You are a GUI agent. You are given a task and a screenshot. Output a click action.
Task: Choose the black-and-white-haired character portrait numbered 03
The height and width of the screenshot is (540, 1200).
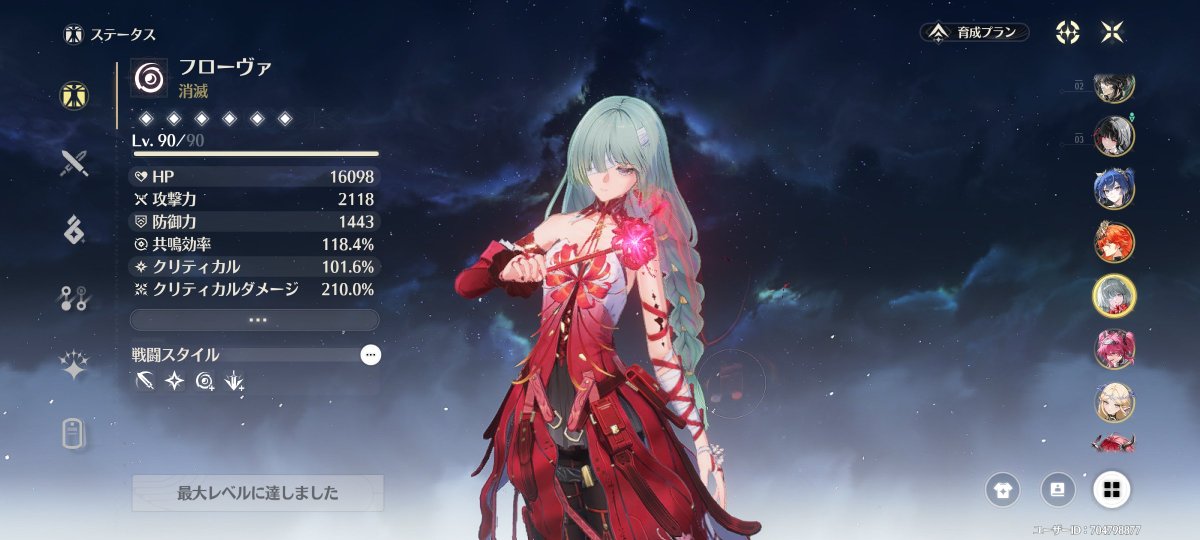[x=1113, y=136]
